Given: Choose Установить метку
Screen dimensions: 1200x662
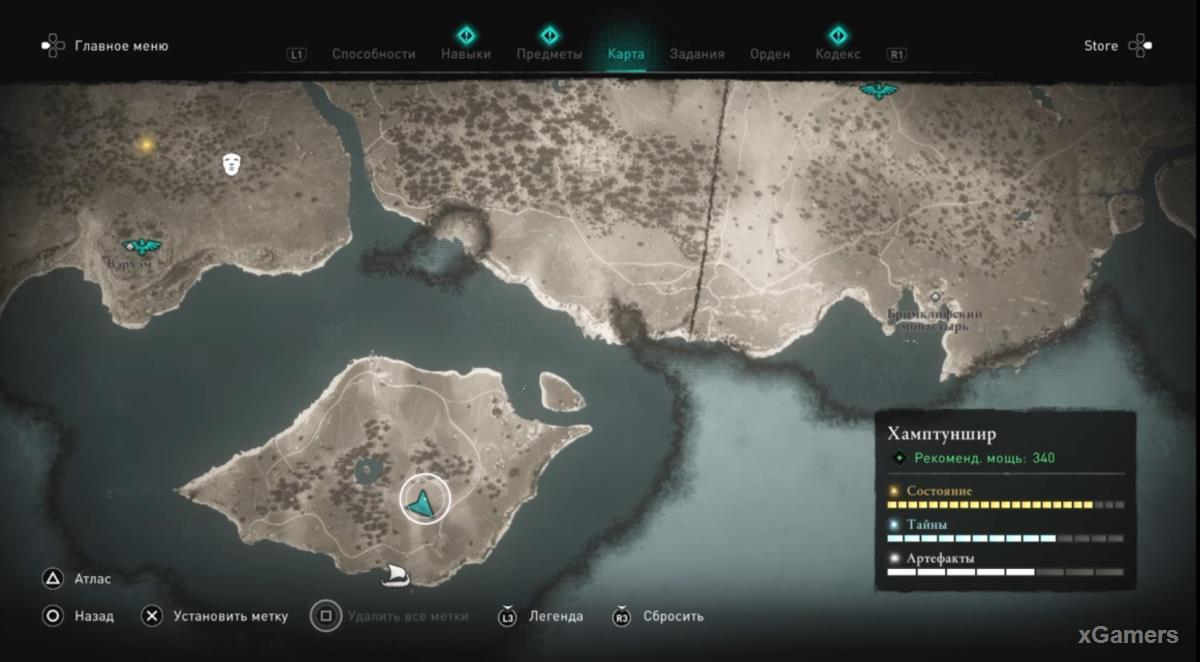Looking at the screenshot, I should (229, 616).
